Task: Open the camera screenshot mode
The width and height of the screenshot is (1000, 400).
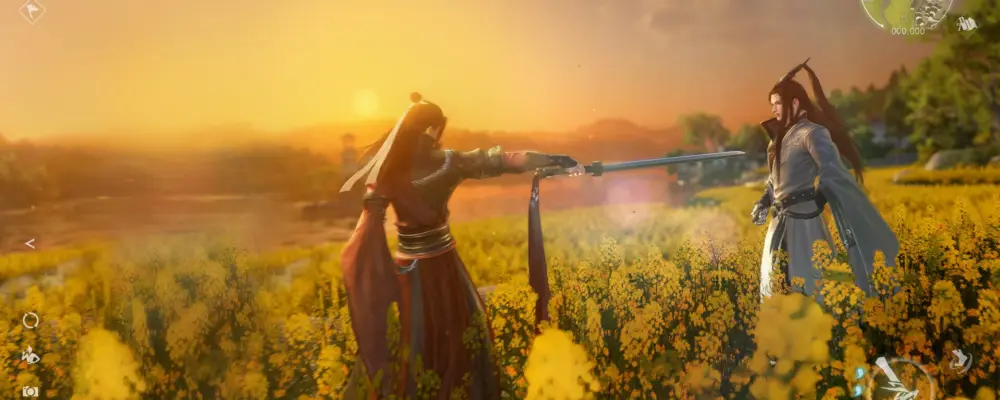Action: [30, 391]
